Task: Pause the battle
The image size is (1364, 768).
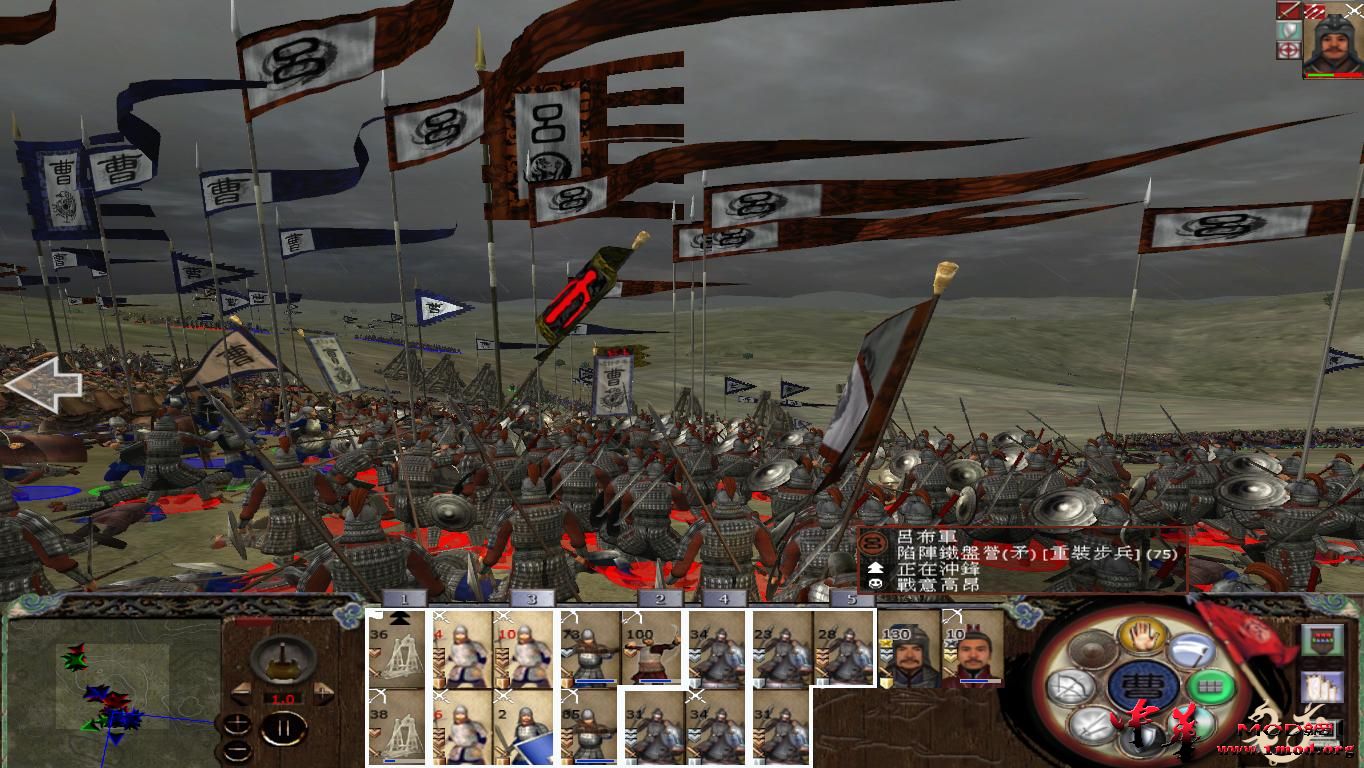Action: 285,727
